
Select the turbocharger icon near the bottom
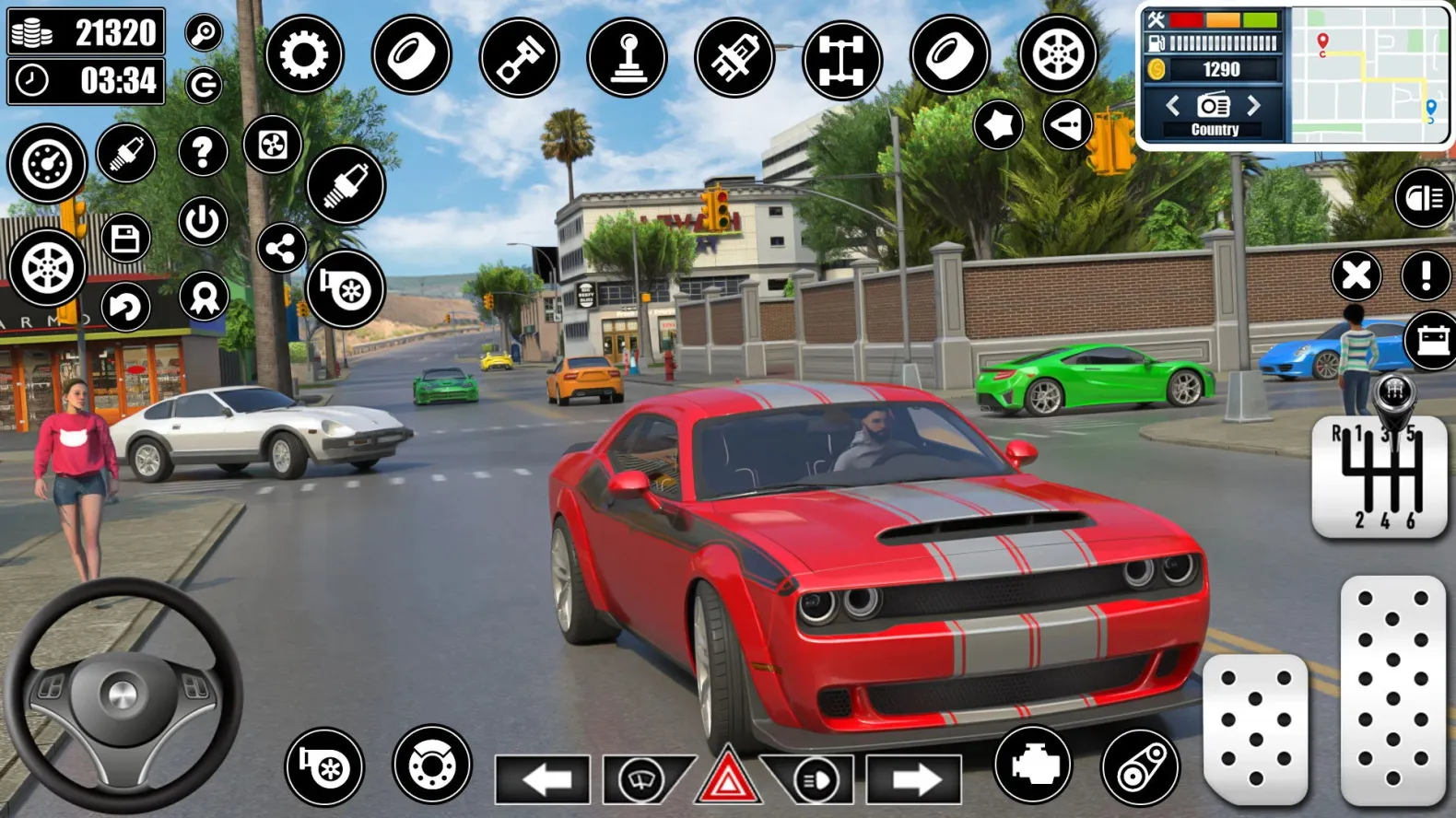pos(324,766)
